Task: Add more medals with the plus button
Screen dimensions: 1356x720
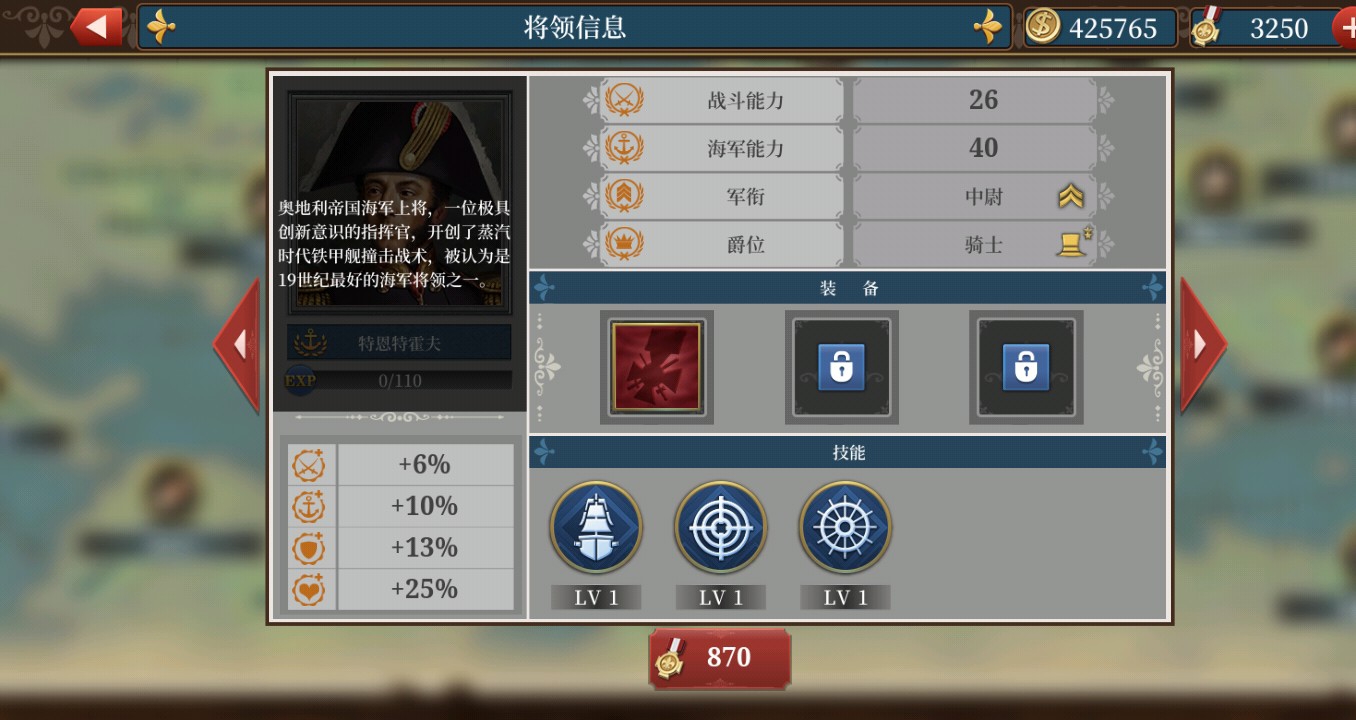Action: click(1346, 28)
